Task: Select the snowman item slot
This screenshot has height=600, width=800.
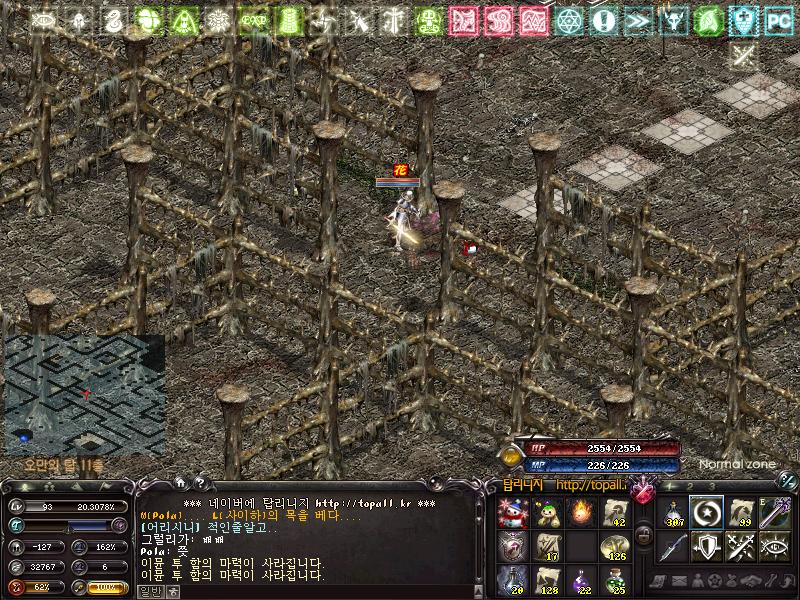Action: (512, 514)
